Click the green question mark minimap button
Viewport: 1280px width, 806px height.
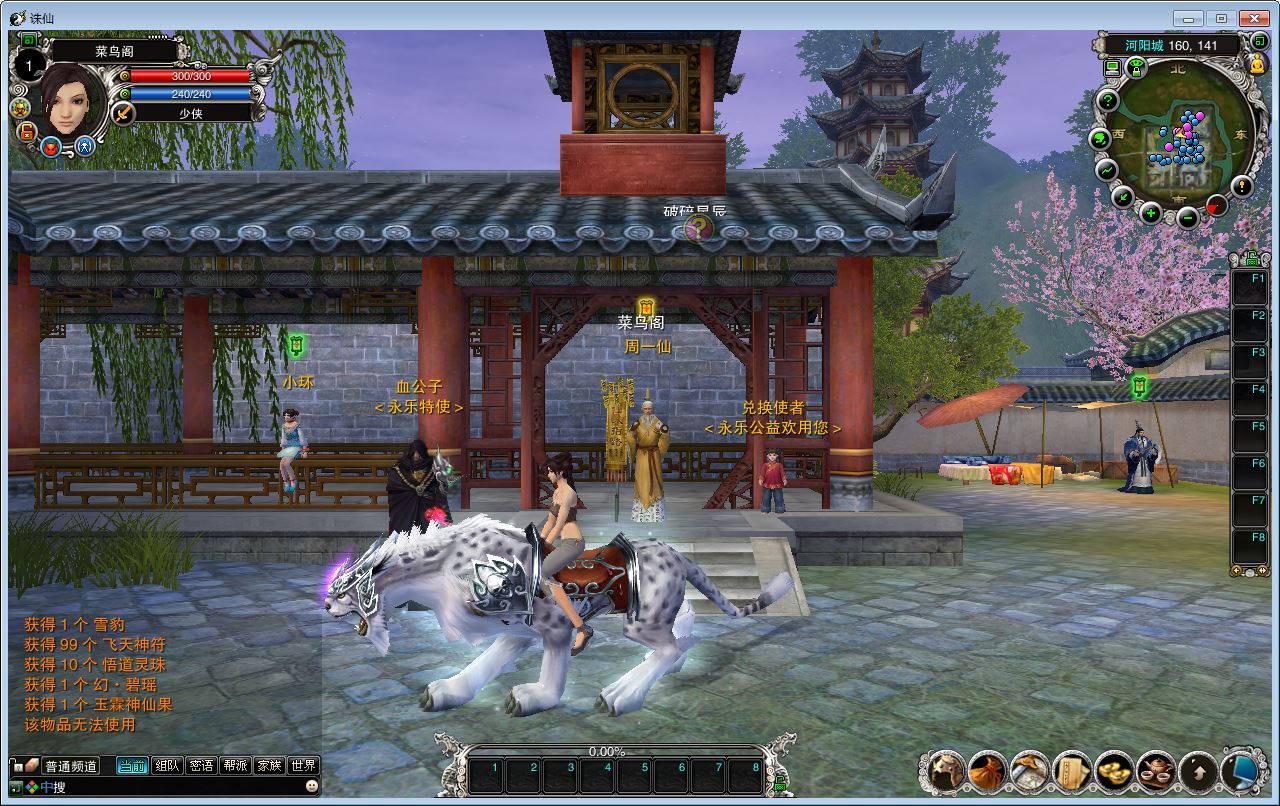1107,101
